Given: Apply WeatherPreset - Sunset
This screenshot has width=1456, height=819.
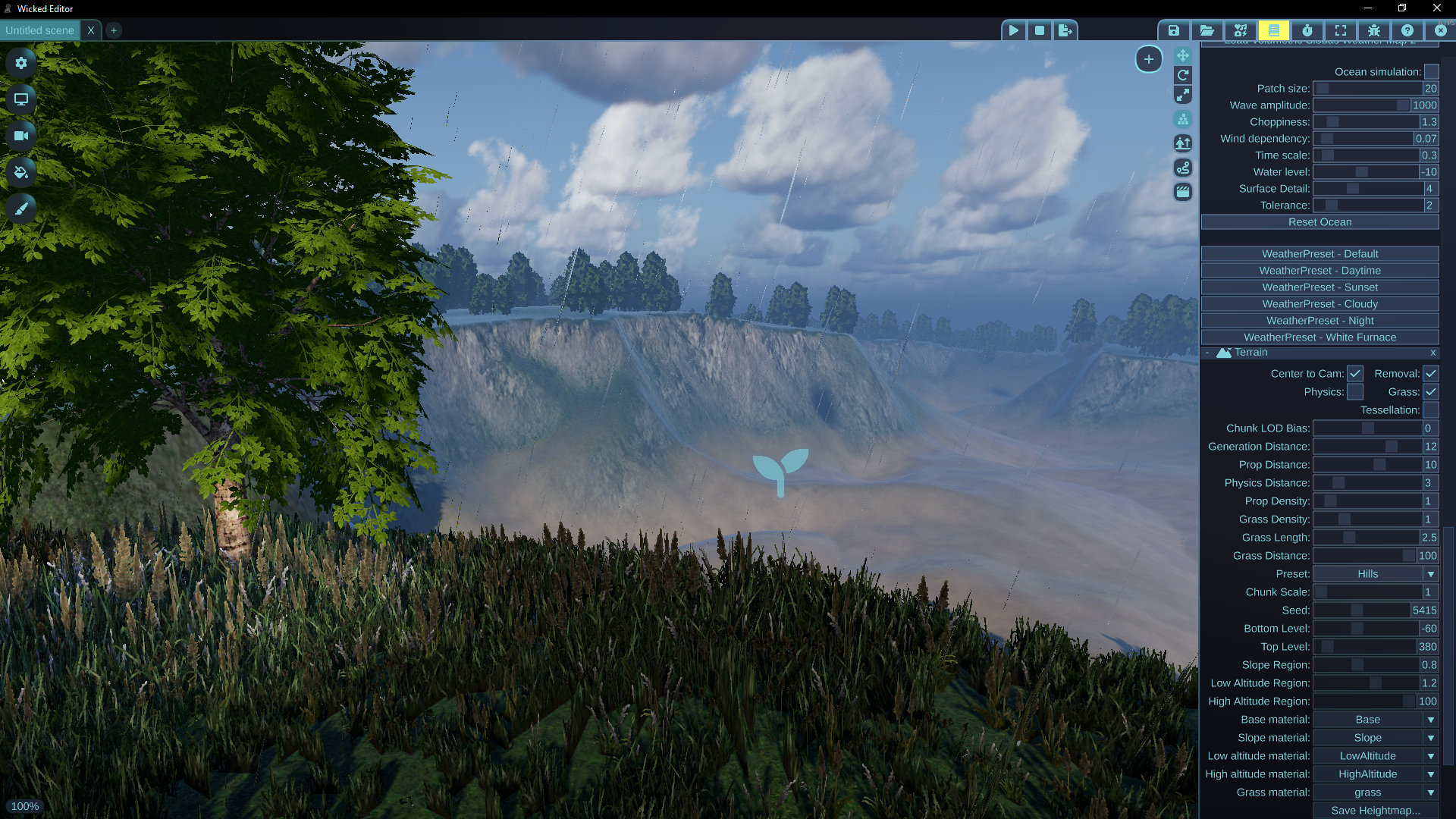Looking at the screenshot, I should click(x=1319, y=287).
